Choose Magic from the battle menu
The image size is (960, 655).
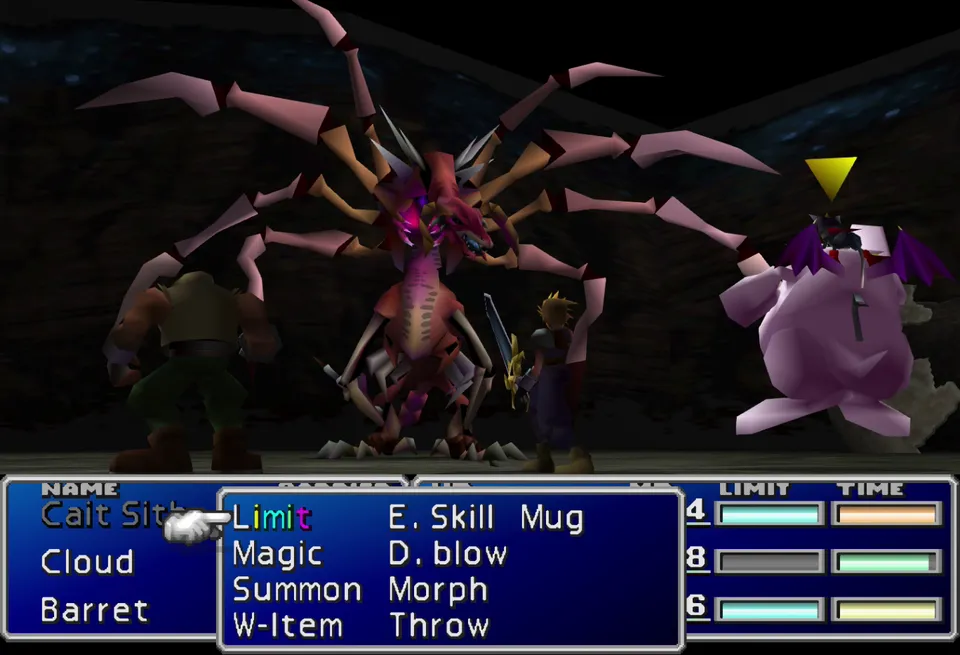277,553
